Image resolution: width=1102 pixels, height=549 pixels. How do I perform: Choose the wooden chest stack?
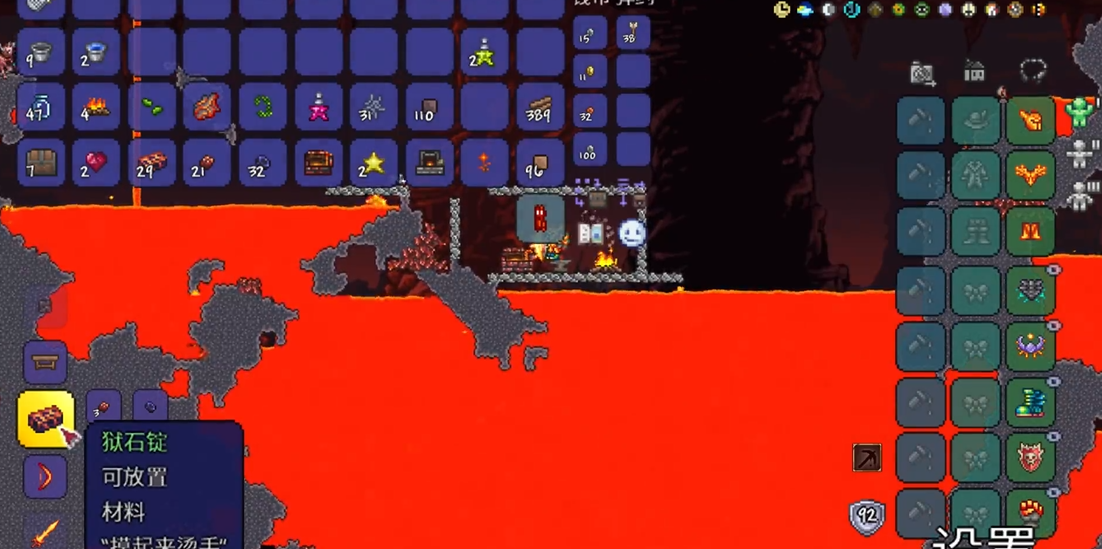point(41,162)
